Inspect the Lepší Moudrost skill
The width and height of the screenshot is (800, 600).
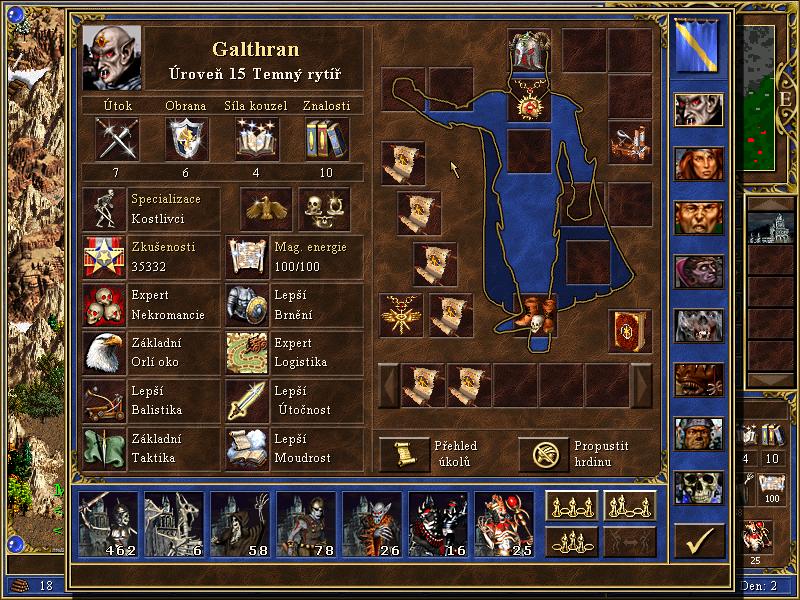tap(247, 448)
